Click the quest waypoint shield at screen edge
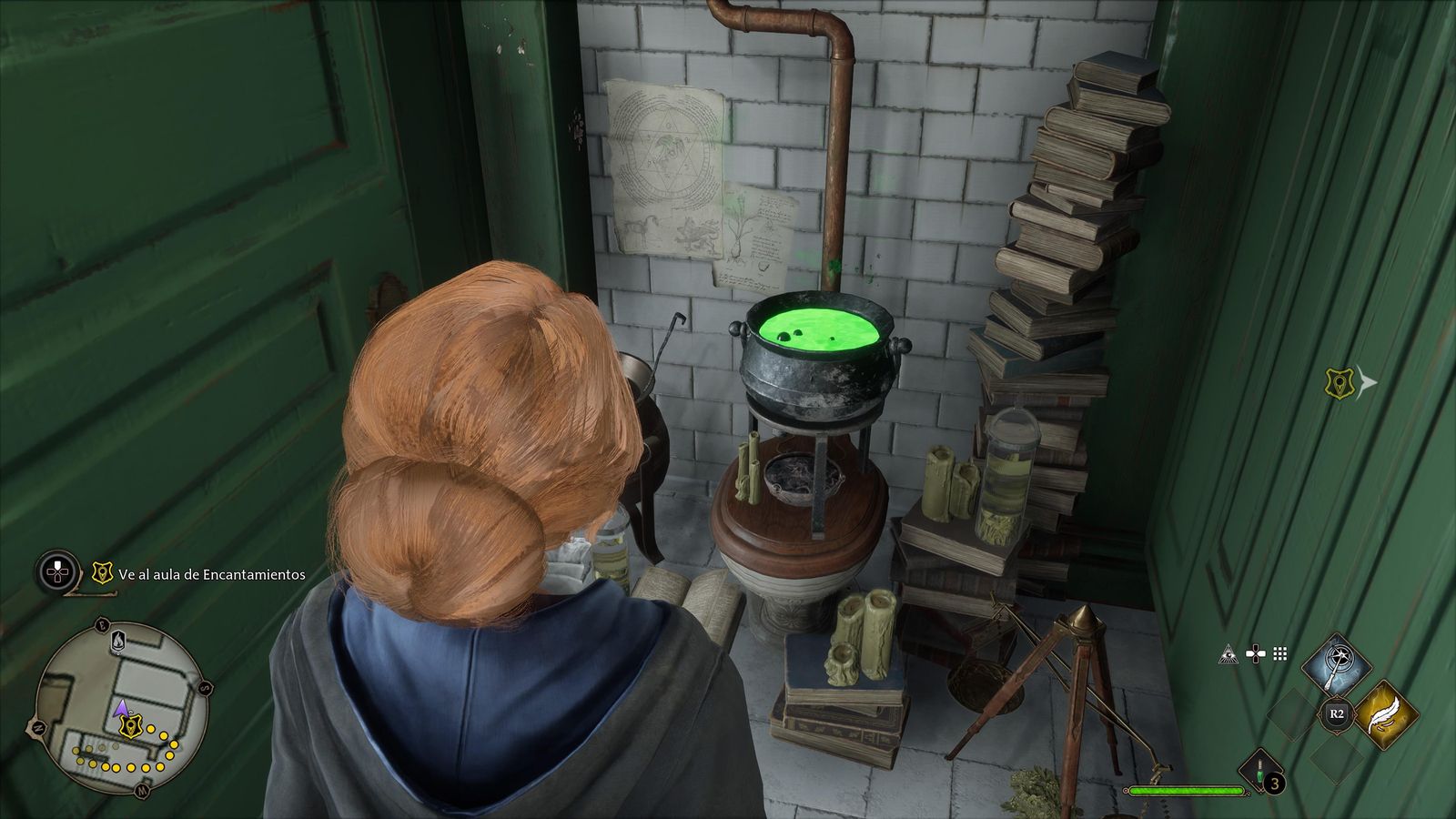Screen dimensions: 1456x819 click(1340, 383)
